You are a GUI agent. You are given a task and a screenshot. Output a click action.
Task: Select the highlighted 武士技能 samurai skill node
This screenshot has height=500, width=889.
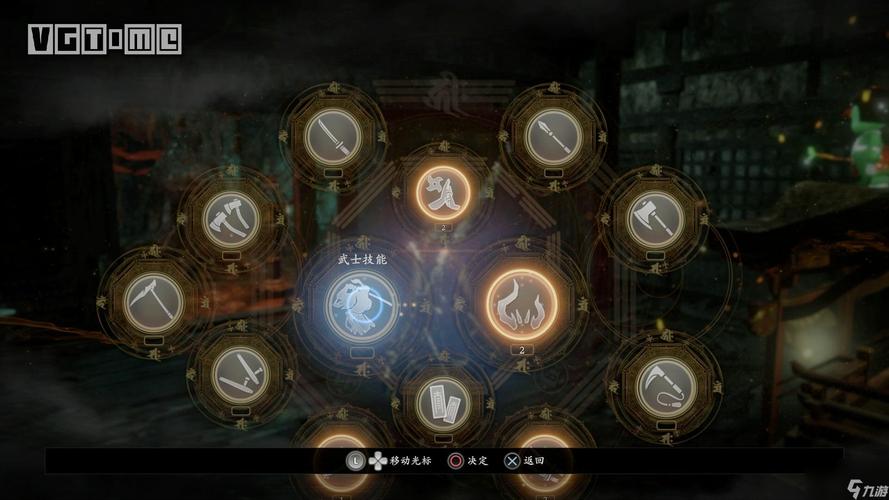(x=360, y=303)
